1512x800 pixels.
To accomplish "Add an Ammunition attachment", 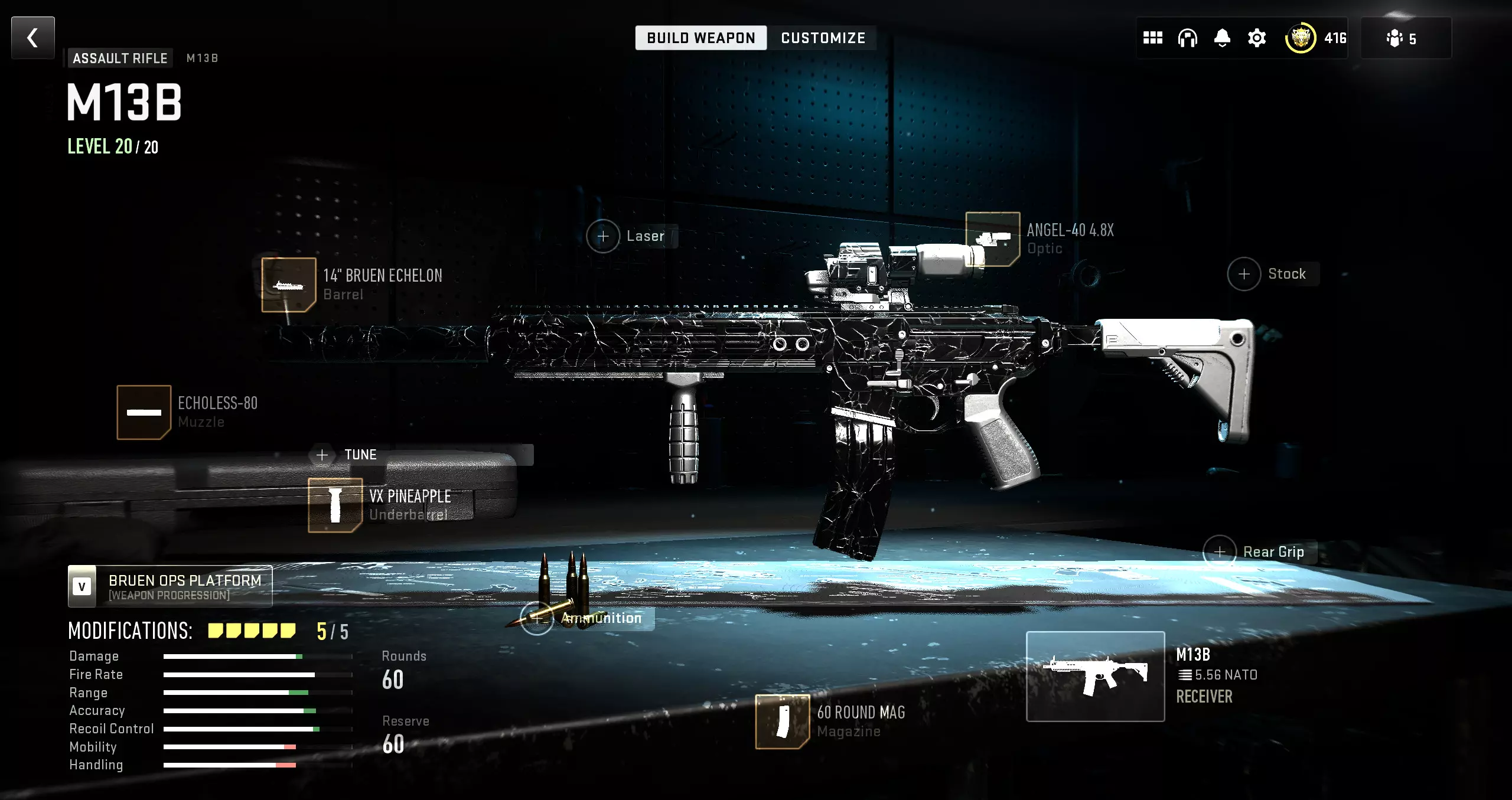I will (x=537, y=618).
